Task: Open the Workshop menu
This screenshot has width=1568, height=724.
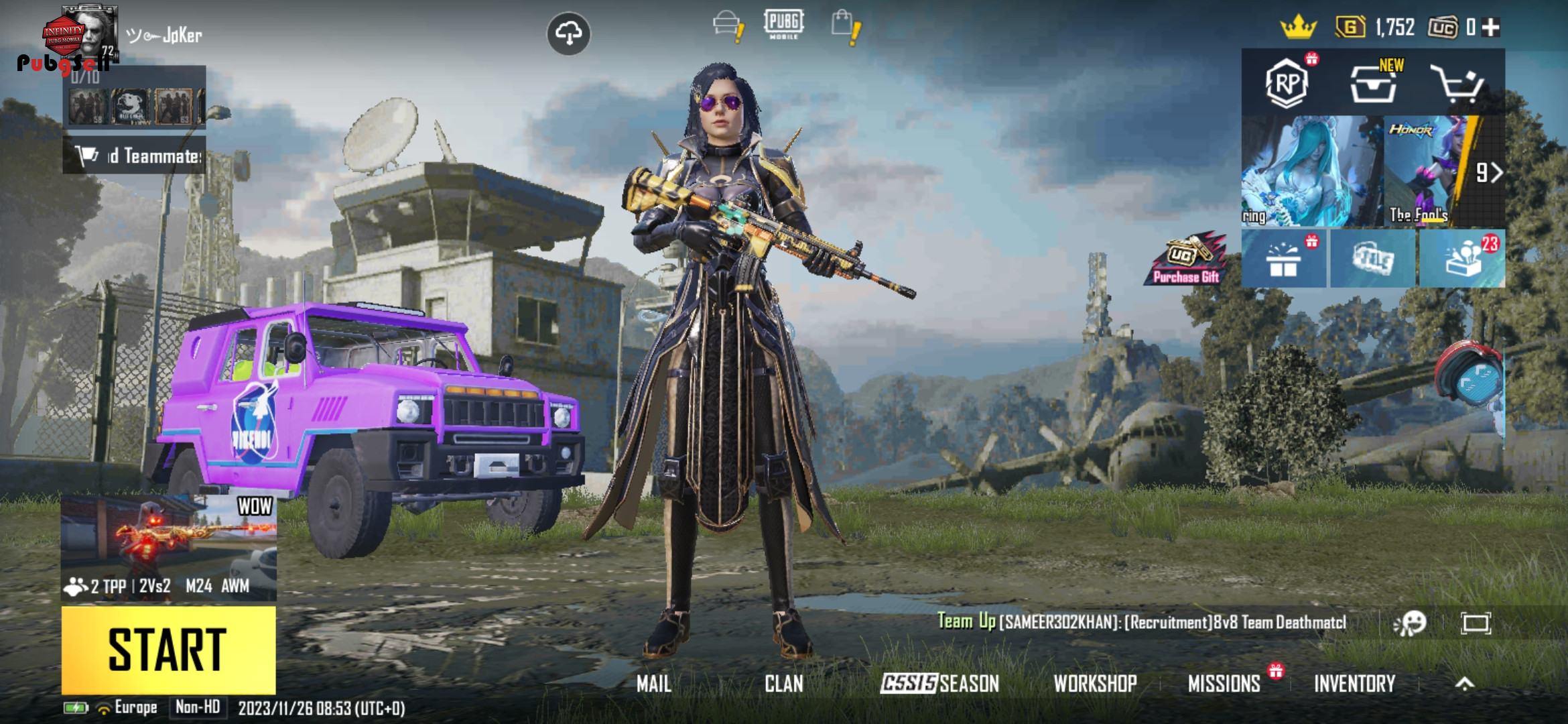Action: (1095, 684)
